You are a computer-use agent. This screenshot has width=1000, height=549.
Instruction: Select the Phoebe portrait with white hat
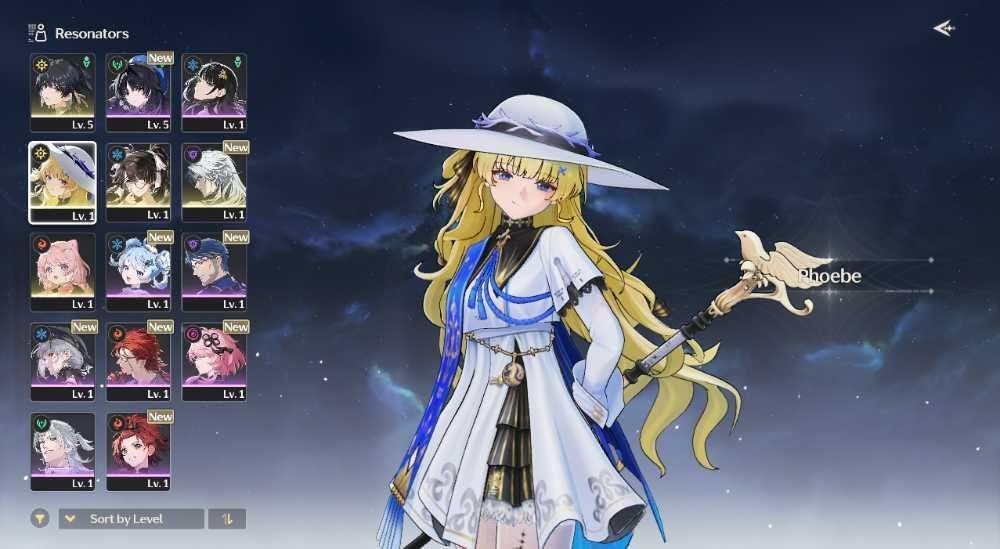(x=62, y=181)
